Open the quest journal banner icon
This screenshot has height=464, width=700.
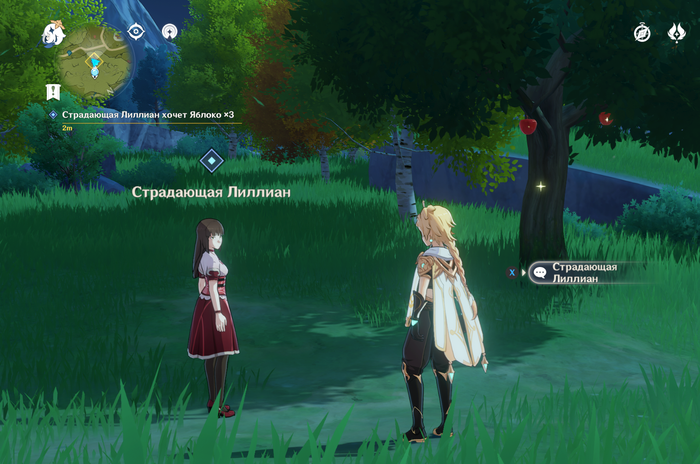[53, 91]
